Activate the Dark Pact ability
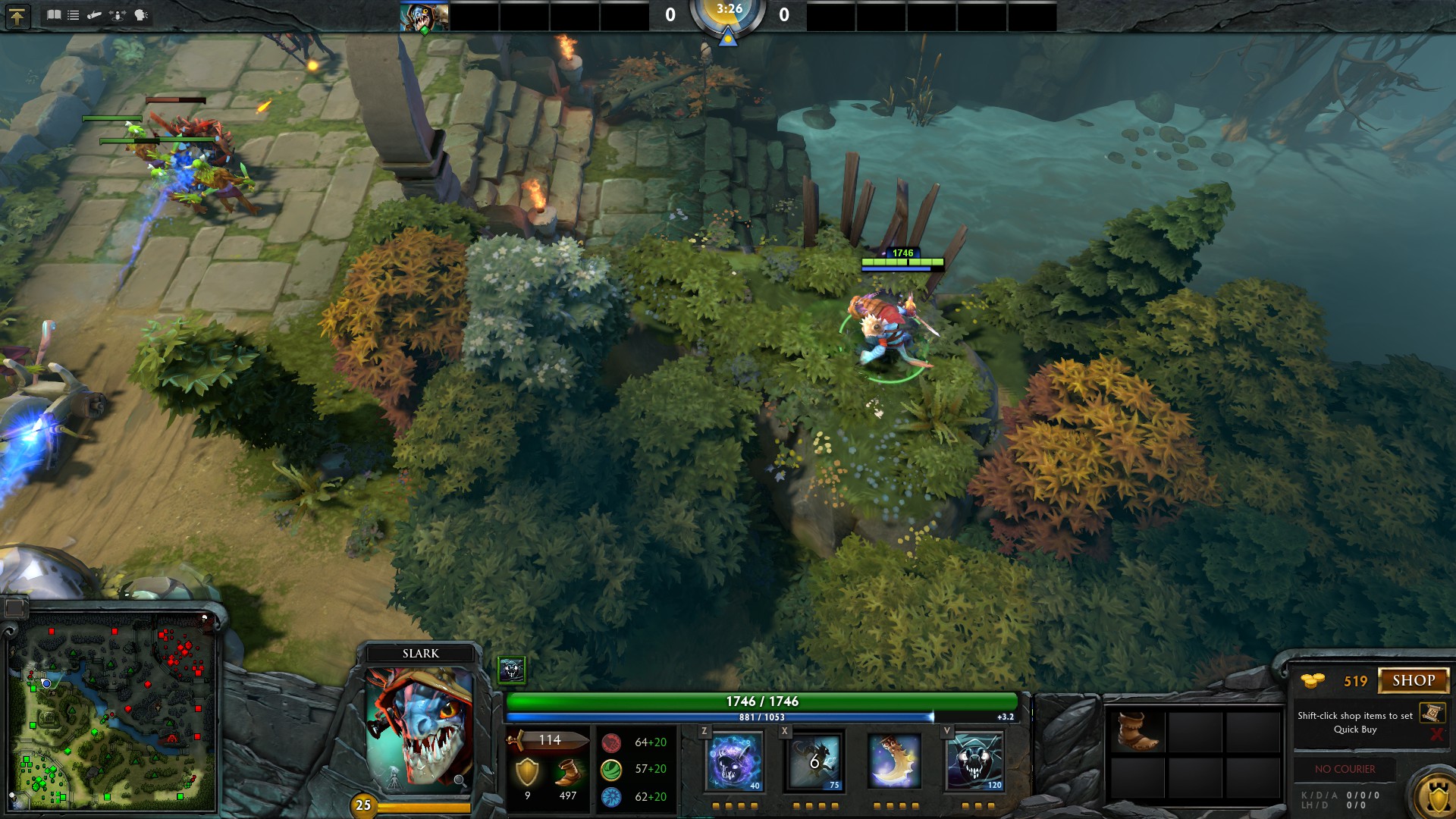 [734, 761]
